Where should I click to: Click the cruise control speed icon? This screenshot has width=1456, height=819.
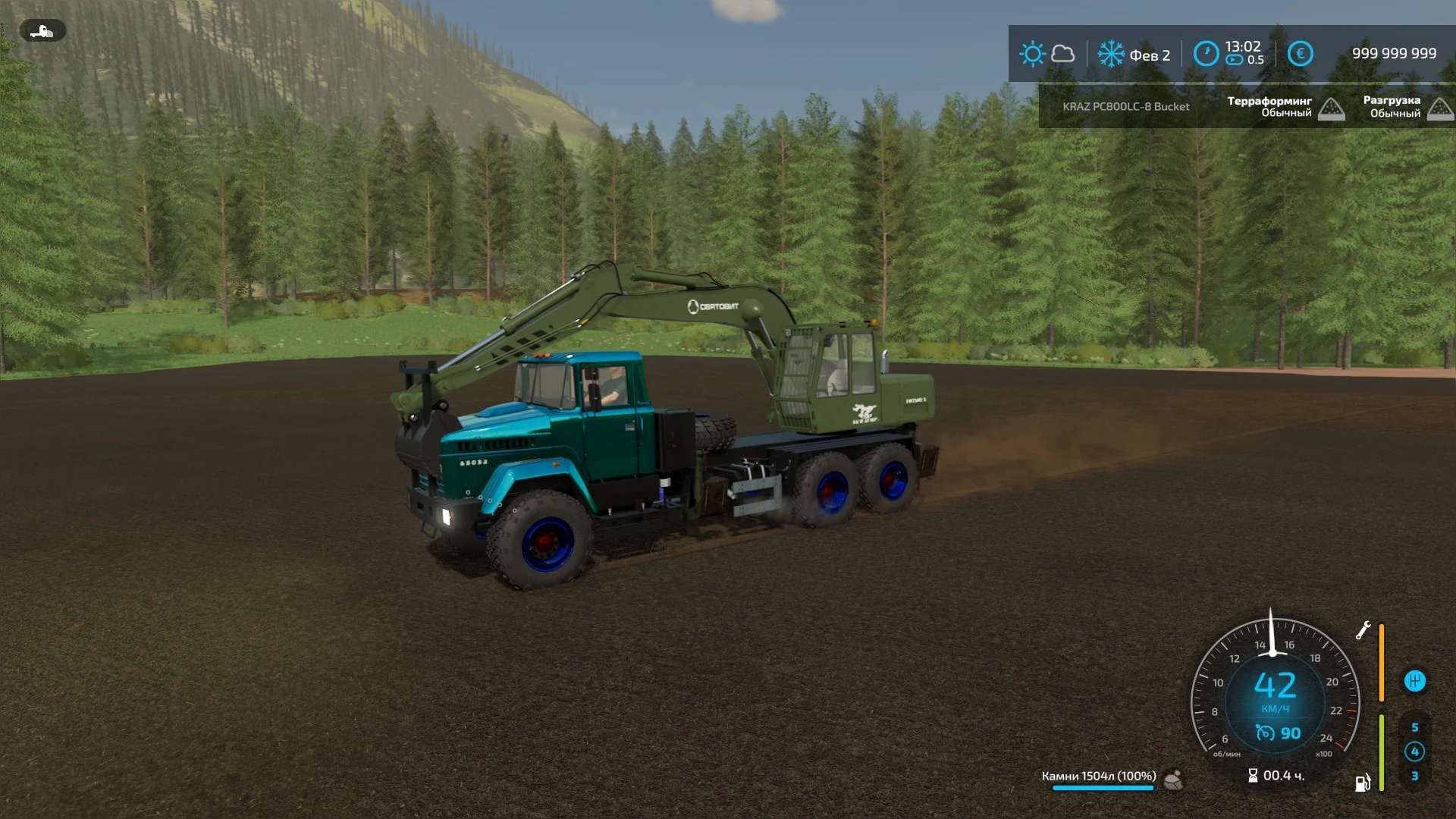click(x=1264, y=733)
